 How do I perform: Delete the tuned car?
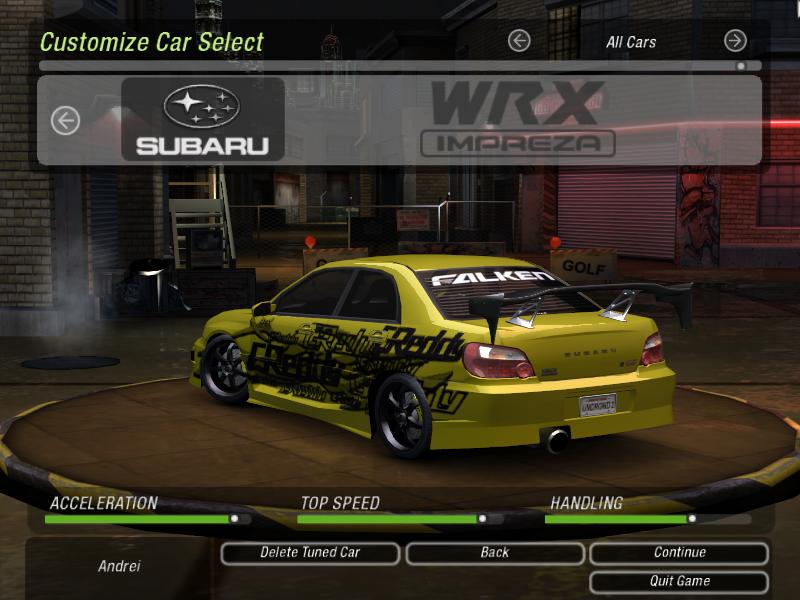pyautogui.click(x=310, y=553)
